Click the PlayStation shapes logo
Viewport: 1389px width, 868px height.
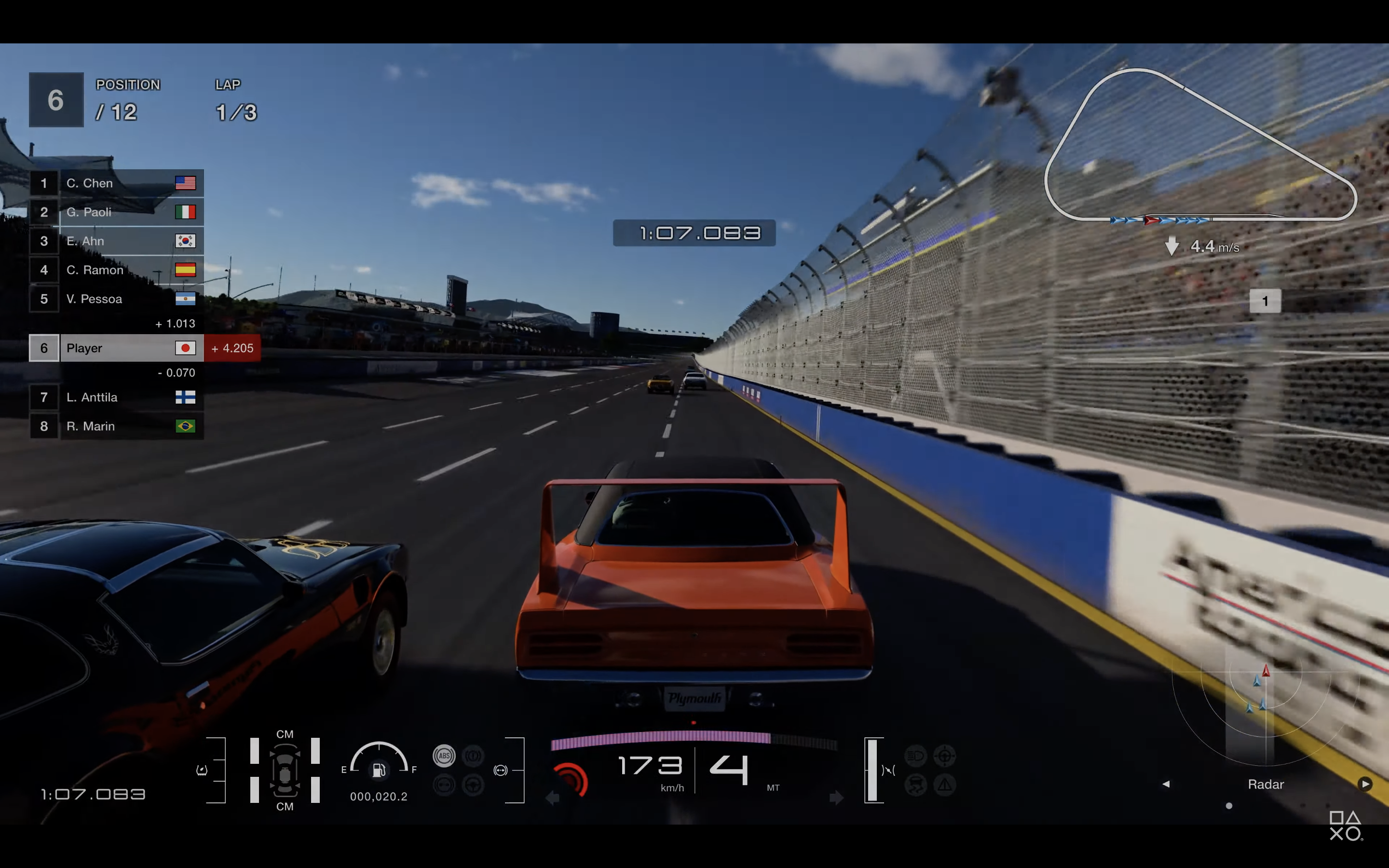point(1346,826)
